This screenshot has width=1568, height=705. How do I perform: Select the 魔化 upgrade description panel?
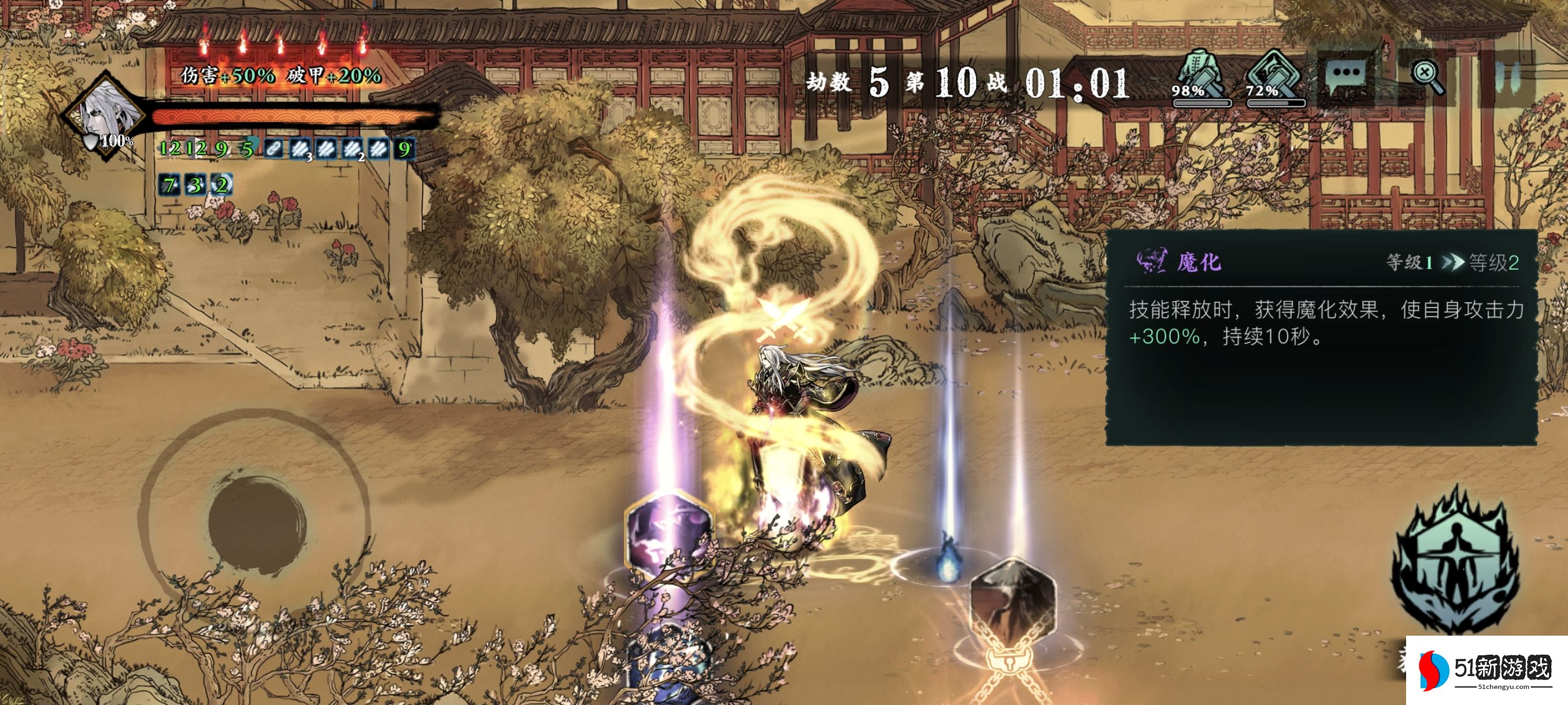click(x=1321, y=337)
